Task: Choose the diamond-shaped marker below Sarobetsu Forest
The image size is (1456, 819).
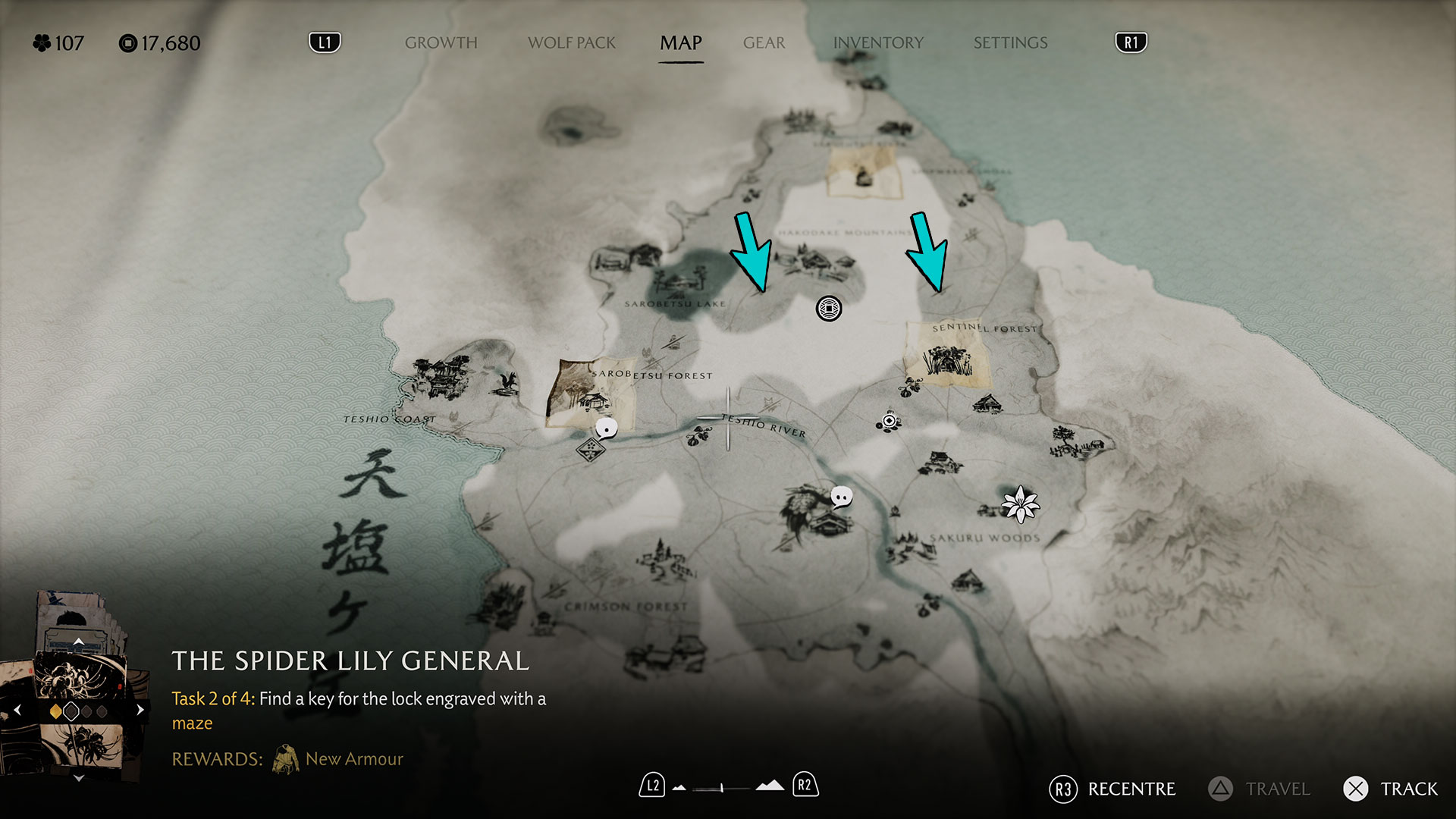Action: (x=589, y=450)
